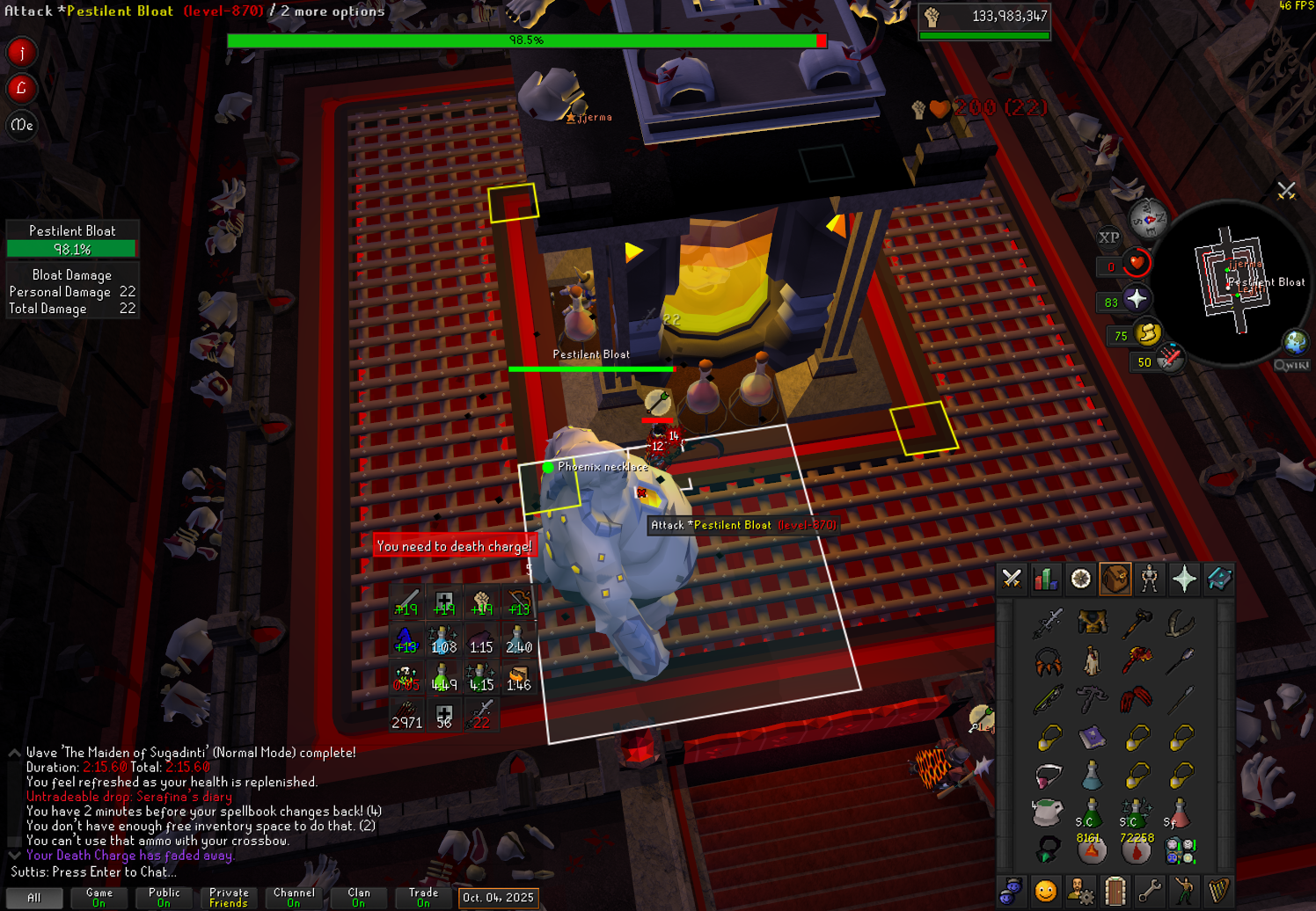The height and width of the screenshot is (911, 1316).
Task: Toggle the XP drops orb
Action: [x=1108, y=237]
